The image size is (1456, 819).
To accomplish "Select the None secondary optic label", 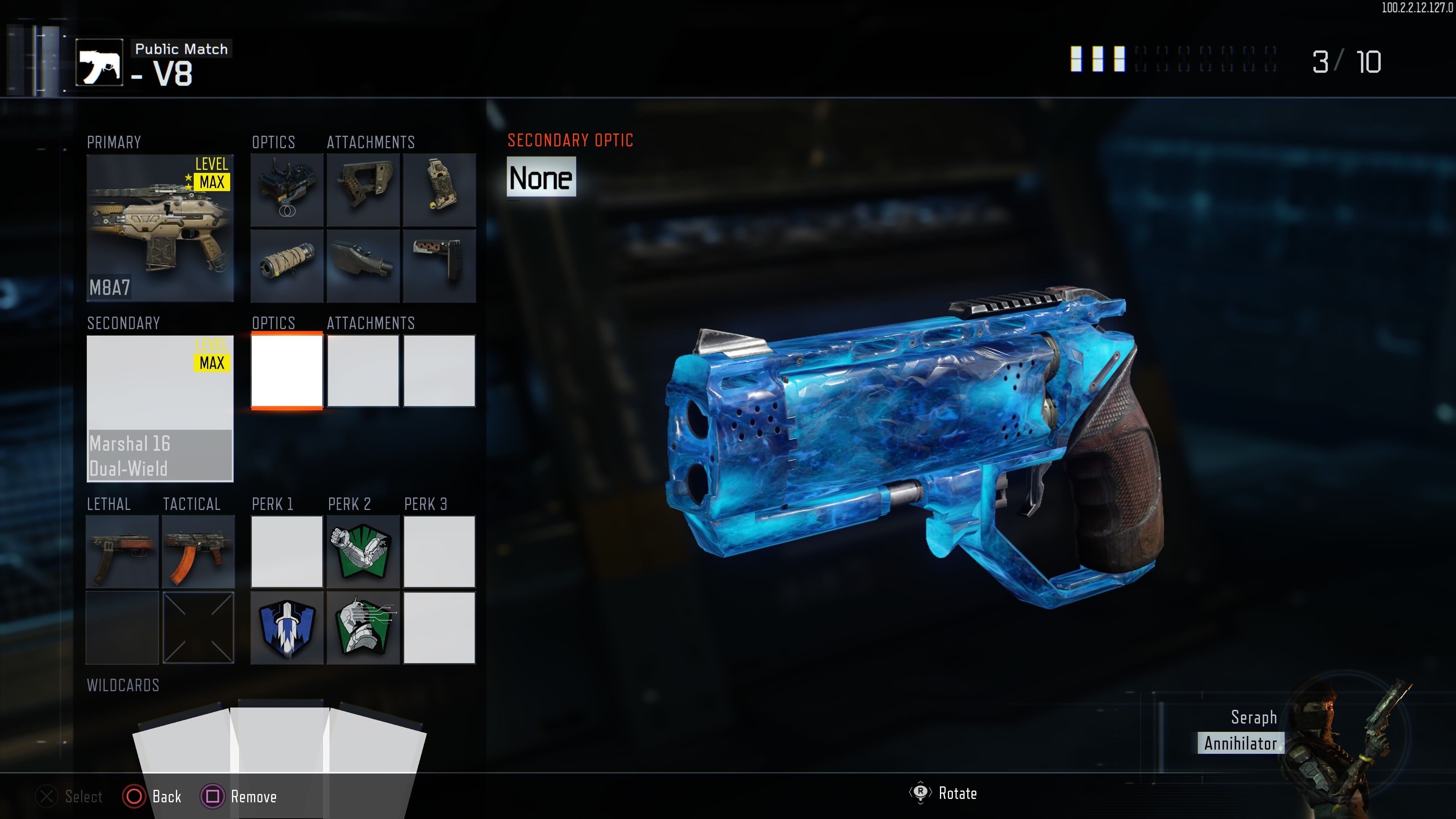I will point(541,178).
